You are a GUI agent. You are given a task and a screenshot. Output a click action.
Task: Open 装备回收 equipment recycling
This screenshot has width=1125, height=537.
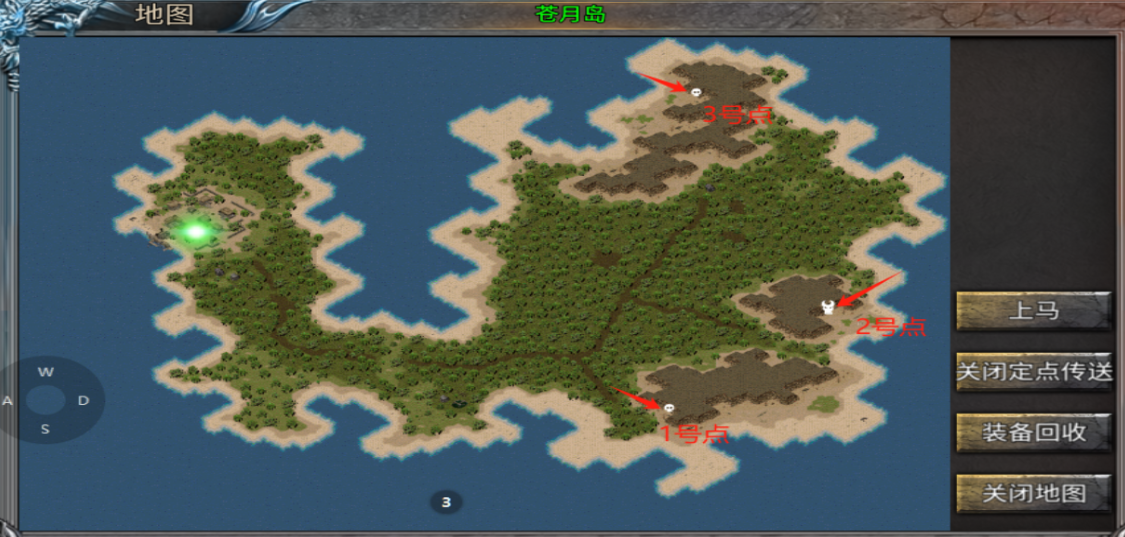pos(1033,433)
